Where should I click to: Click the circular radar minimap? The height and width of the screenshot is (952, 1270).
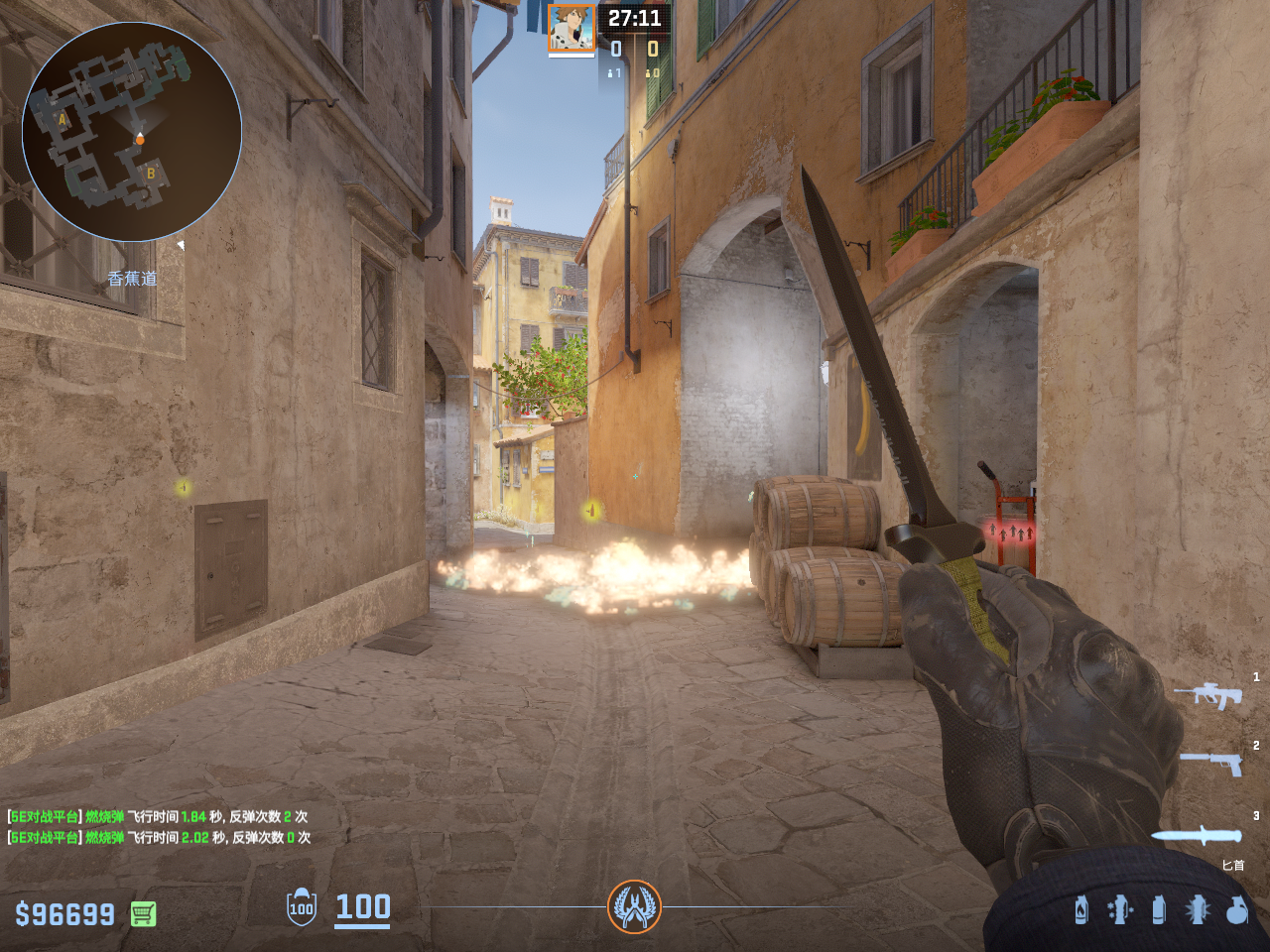(x=132, y=132)
